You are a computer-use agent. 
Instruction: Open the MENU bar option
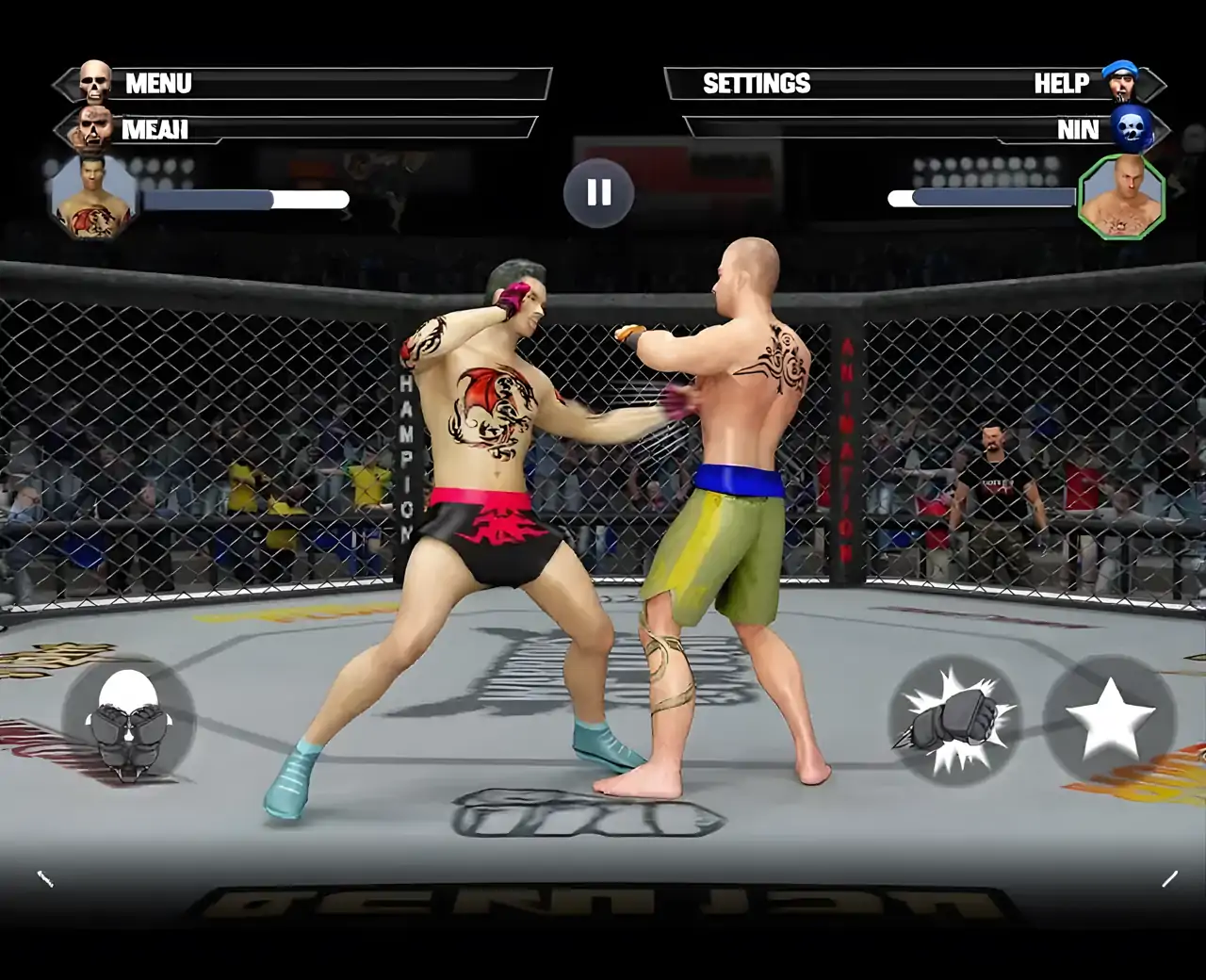(x=158, y=84)
